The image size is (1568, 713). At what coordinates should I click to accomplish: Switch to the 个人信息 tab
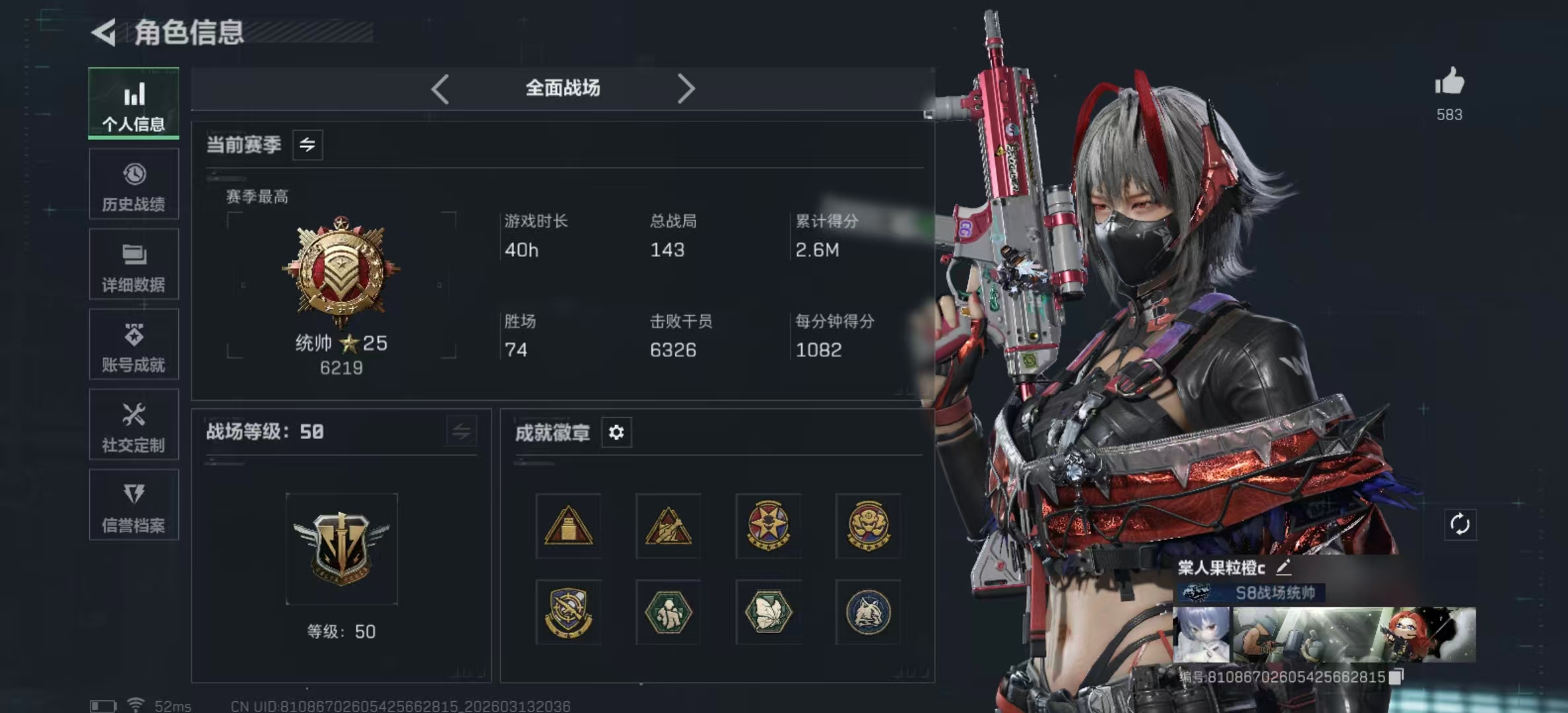pos(133,104)
